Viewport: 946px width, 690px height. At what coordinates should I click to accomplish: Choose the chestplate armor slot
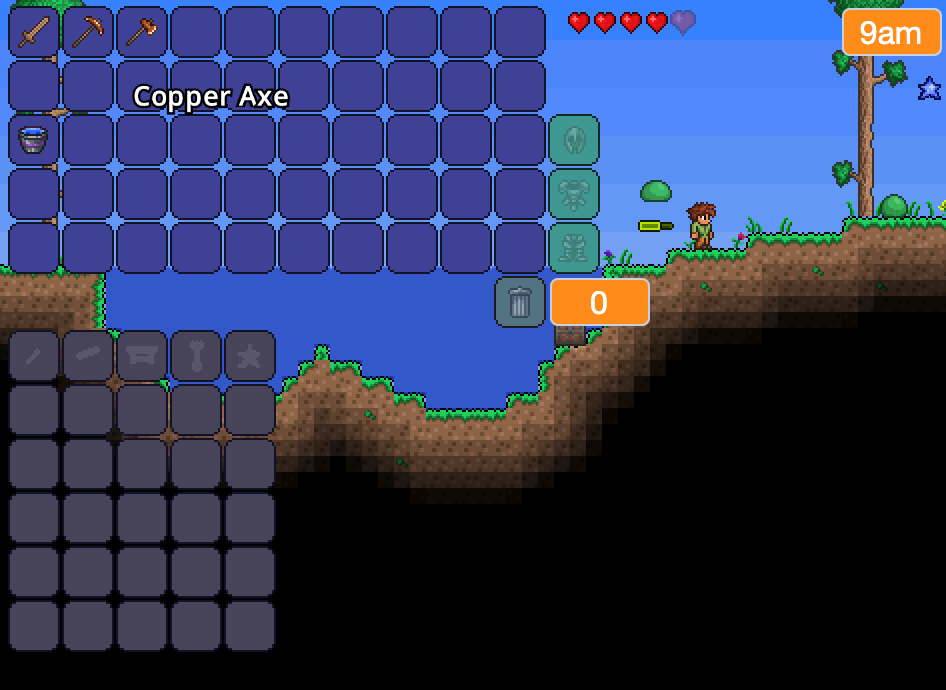point(574,194)
